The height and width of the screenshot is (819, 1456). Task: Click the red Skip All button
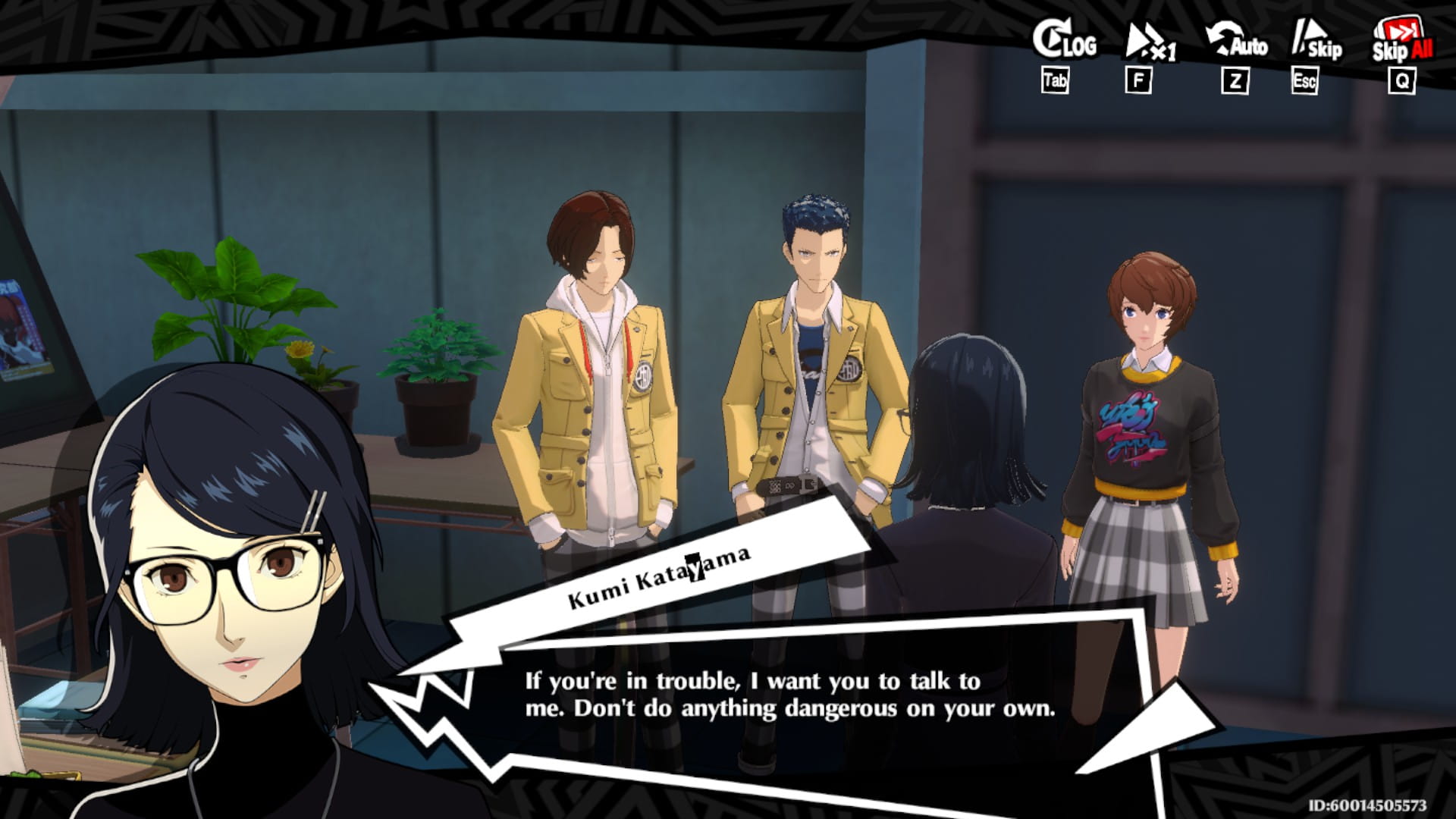[1401, 42]
